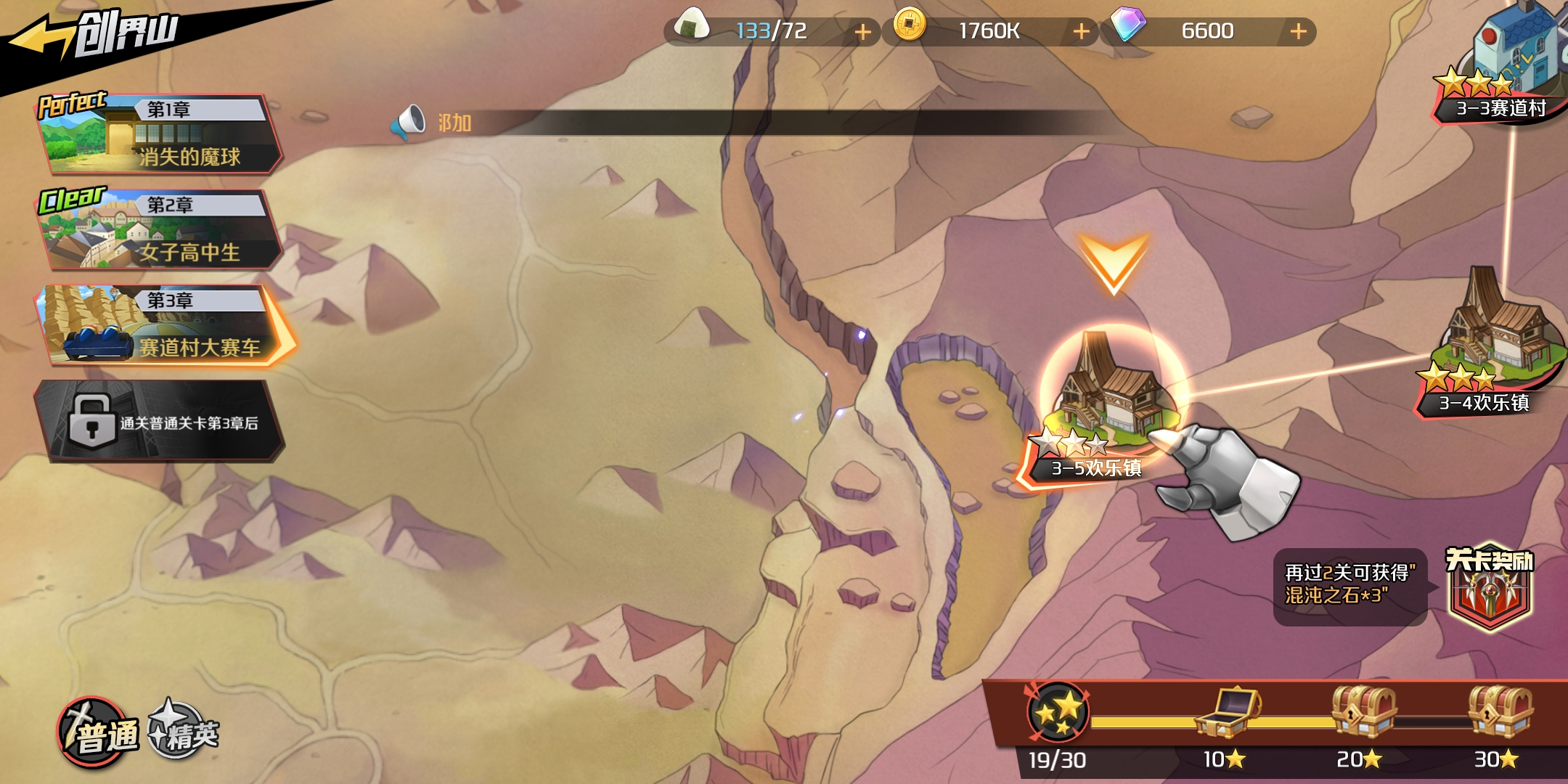
Task: Add more diamonds
Action: coord(1299,32)
